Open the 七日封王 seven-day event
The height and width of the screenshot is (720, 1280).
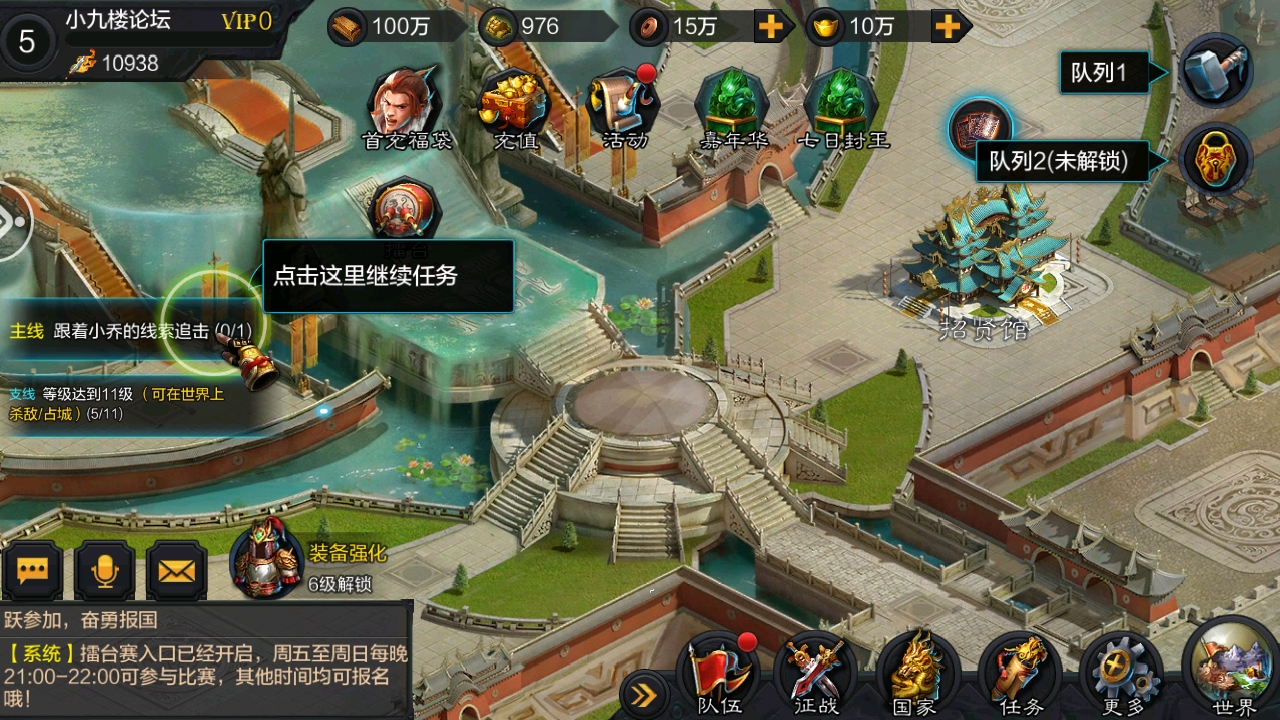(x=843, y=103)
